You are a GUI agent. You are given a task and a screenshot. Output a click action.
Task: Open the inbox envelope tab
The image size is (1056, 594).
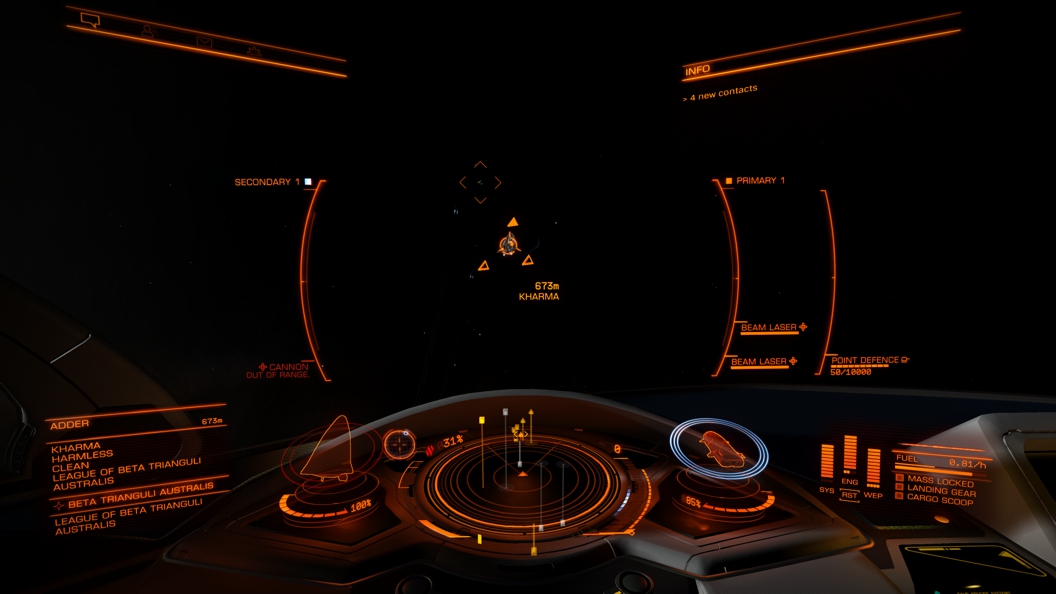click(x=204, y=42)
